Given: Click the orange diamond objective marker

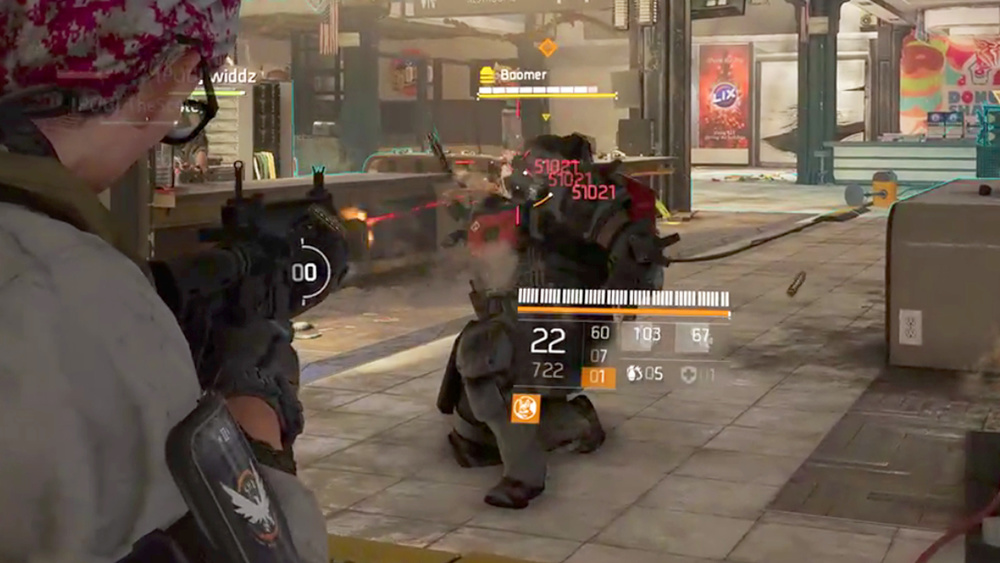Looking at the screenshot, I should point(547,47).
